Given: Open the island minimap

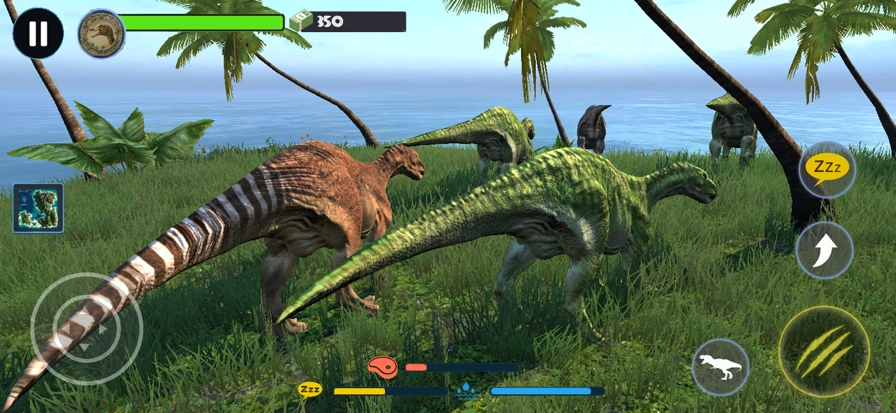Looking at the screenshot, I should click(38, 208).
